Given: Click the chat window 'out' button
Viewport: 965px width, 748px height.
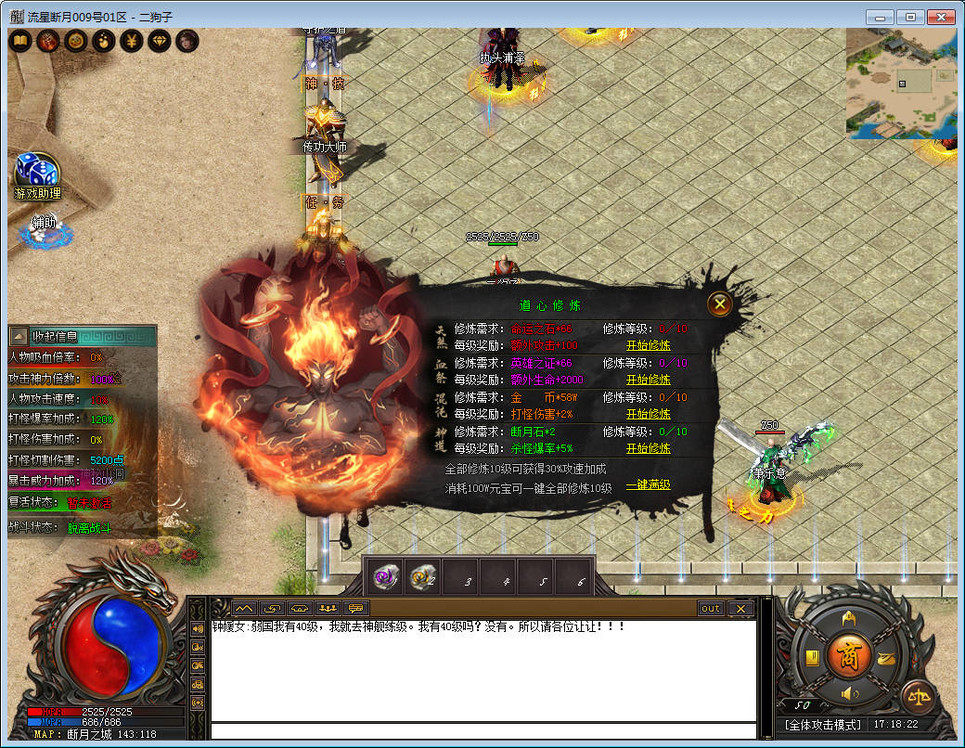Looking at the screenshot, I should pos(710,608).
